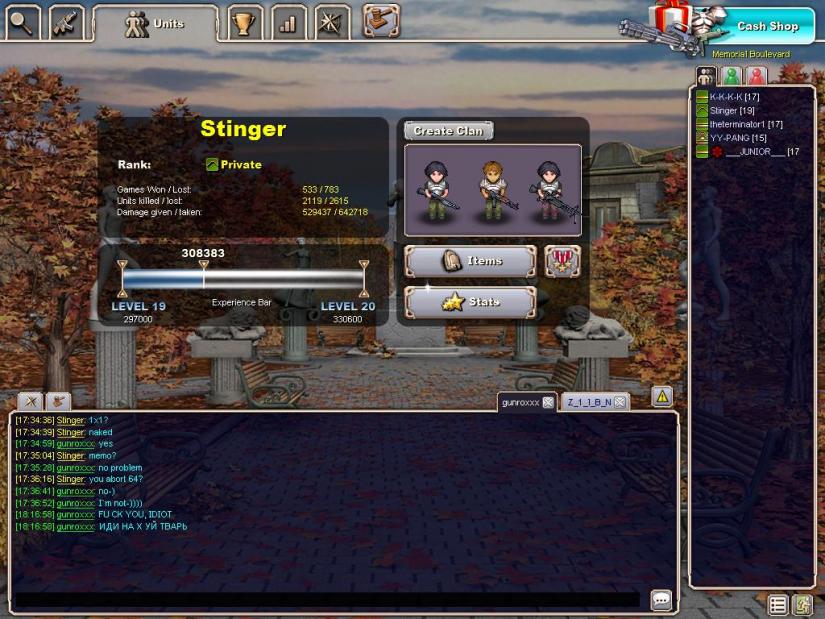Click the yellow warning triangle icon

tap(662, 397)
